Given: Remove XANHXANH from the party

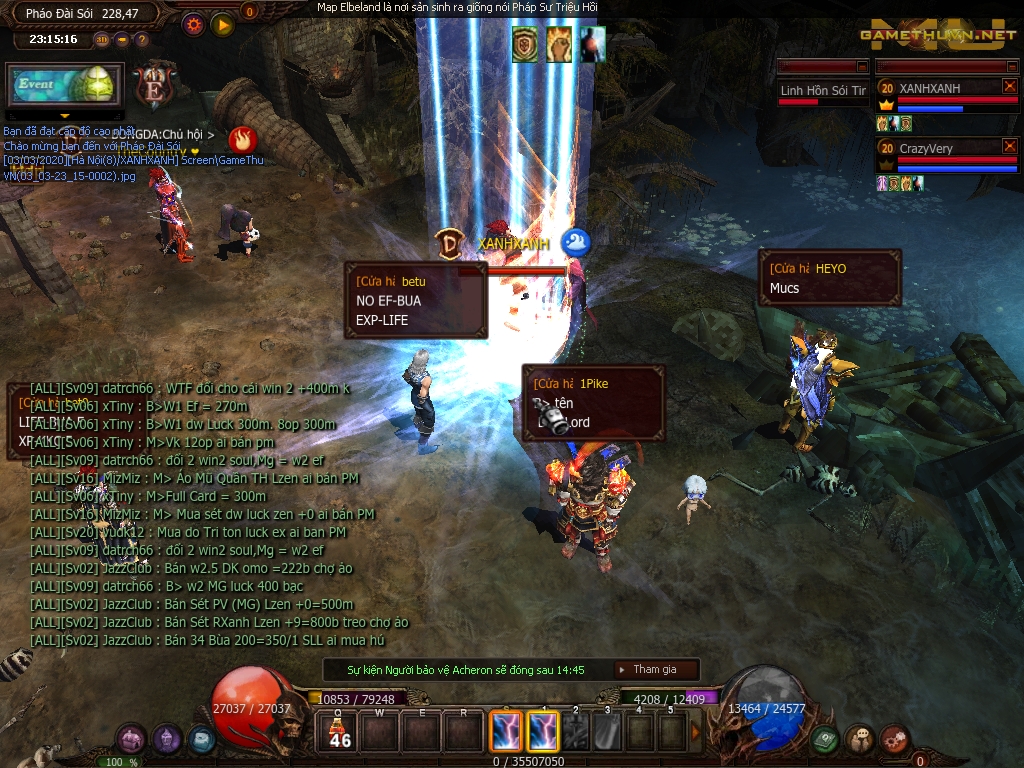Looking at the screenshot, I should tap(1009, 87).
